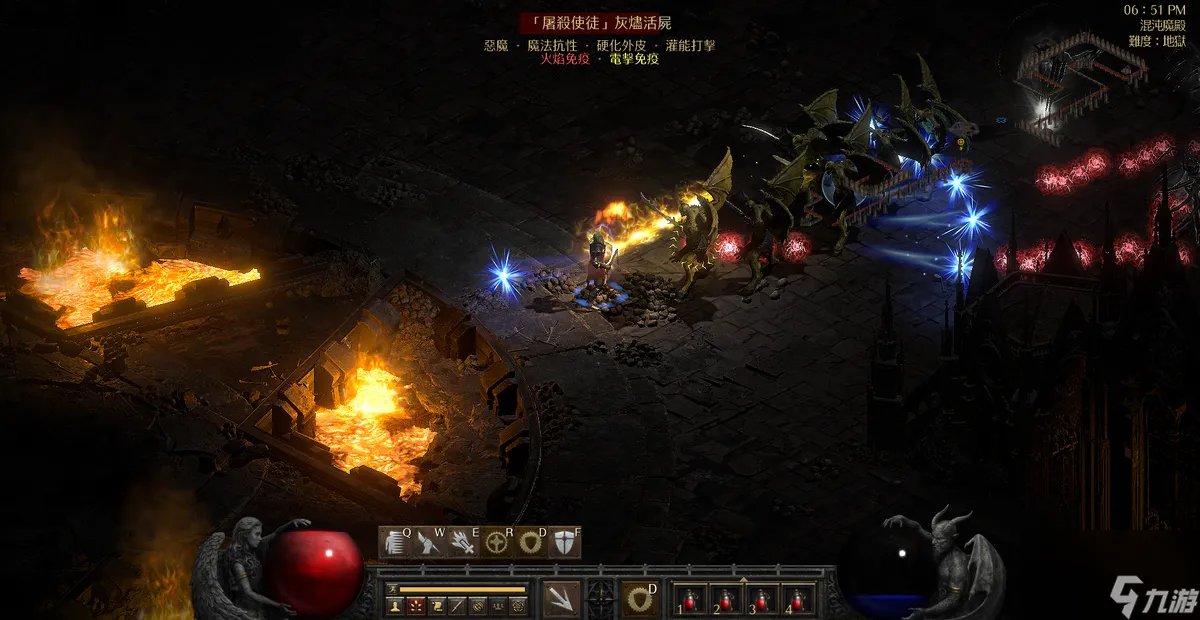The image size is (1200, 620).
Task: Use the healing potion in belt slot 3
Action: point(761,599)
